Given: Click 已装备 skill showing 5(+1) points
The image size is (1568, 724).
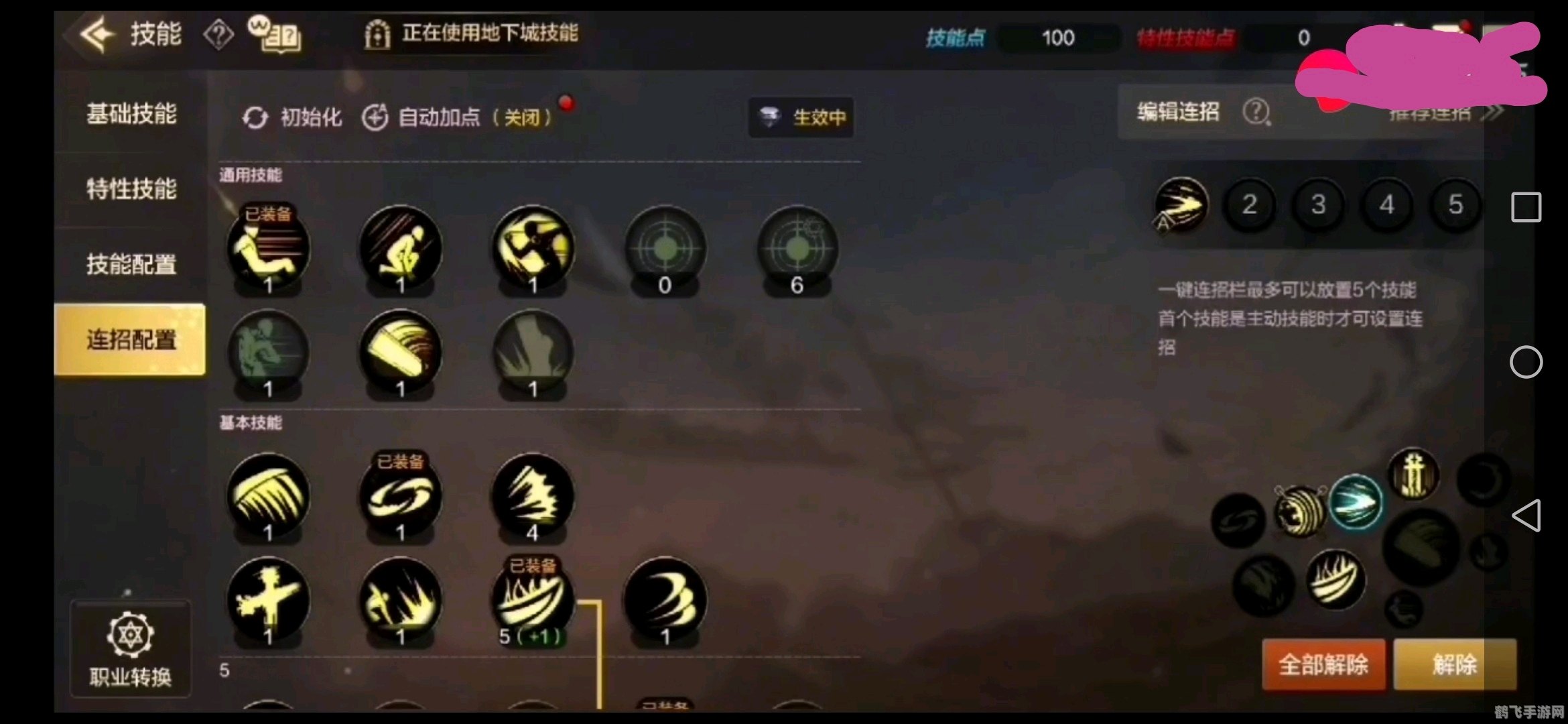Looking at the screenshot, I should (x=533, y=600).
